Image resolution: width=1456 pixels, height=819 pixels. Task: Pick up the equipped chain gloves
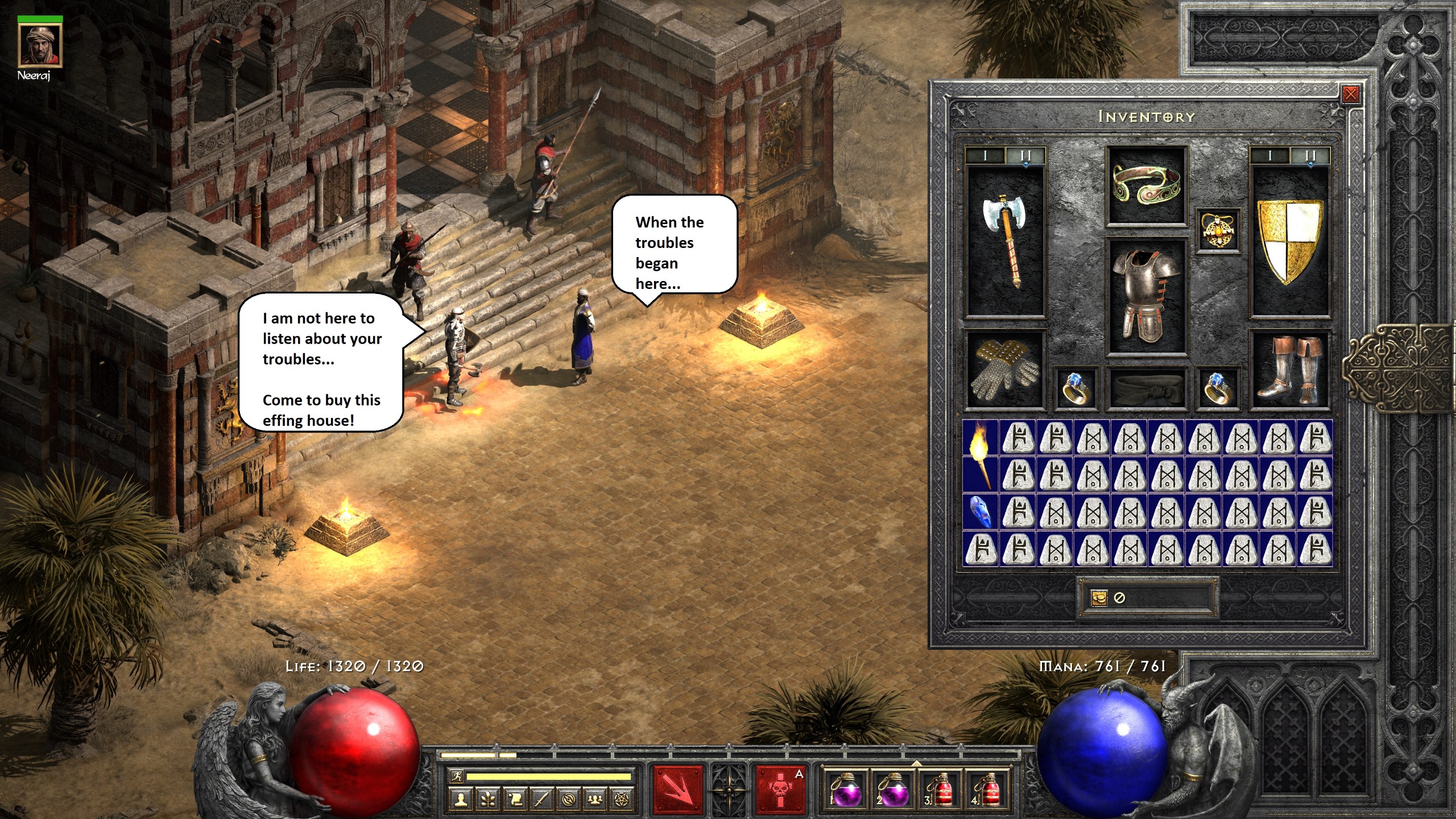tap(1005, 369)
